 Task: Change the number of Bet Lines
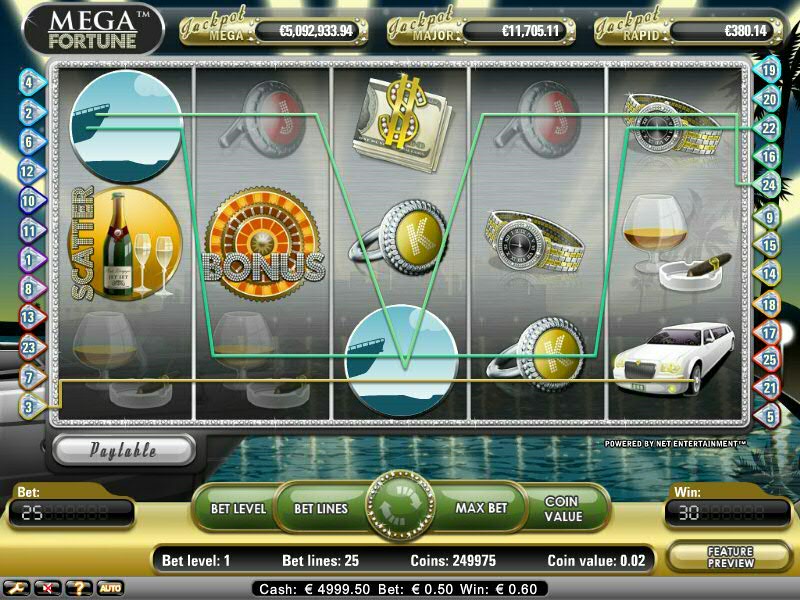point(321,508)
